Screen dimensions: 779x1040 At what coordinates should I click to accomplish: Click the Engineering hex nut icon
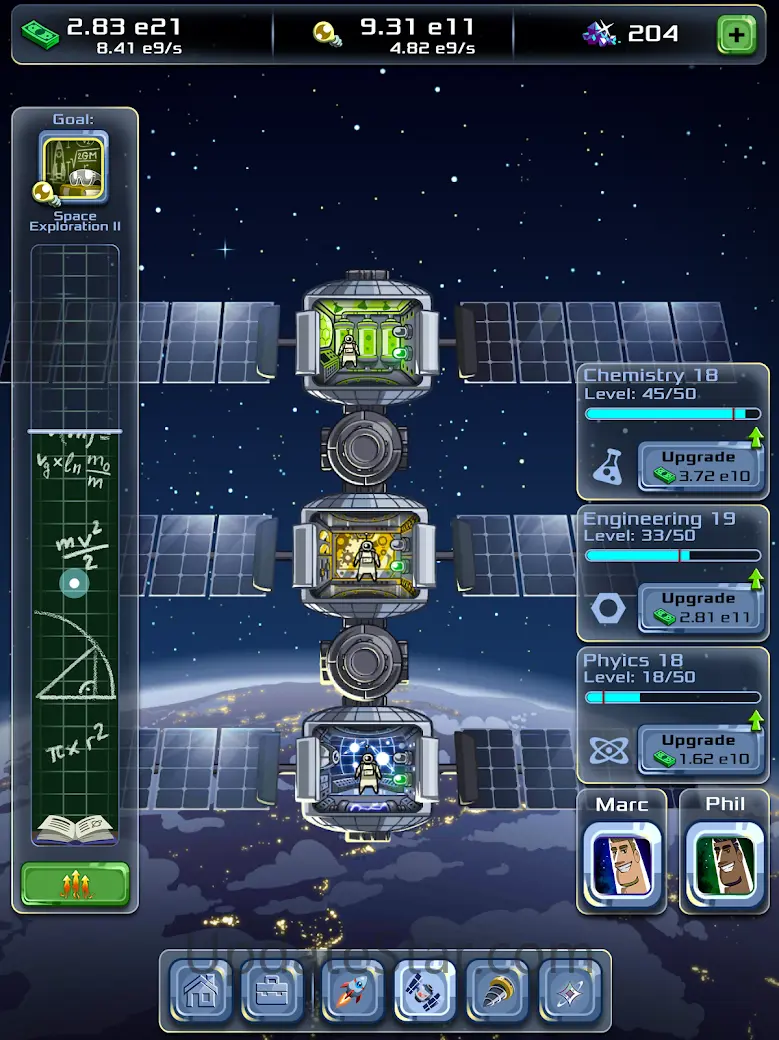(608, 609)
